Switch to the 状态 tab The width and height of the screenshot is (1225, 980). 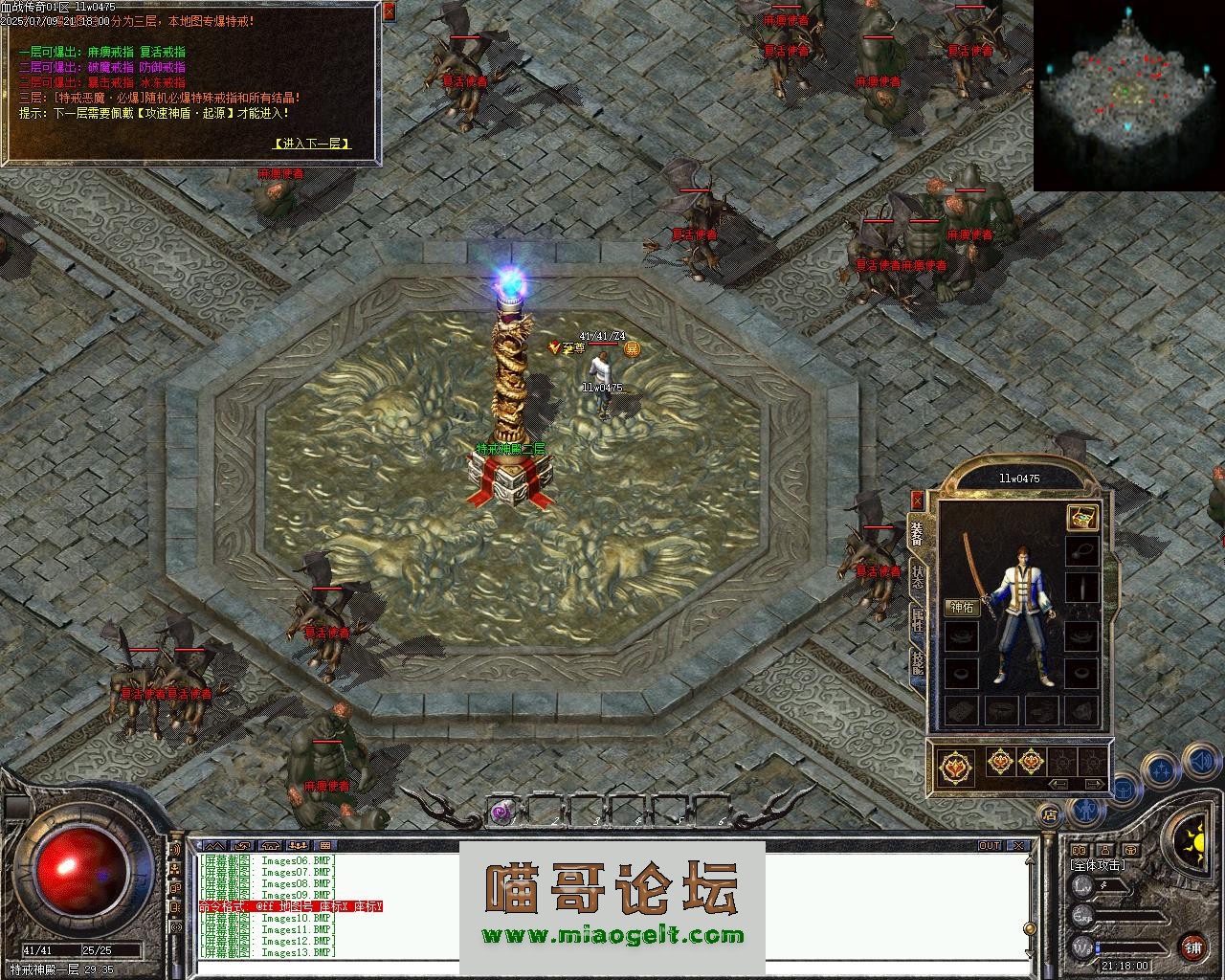pos(917,577)
